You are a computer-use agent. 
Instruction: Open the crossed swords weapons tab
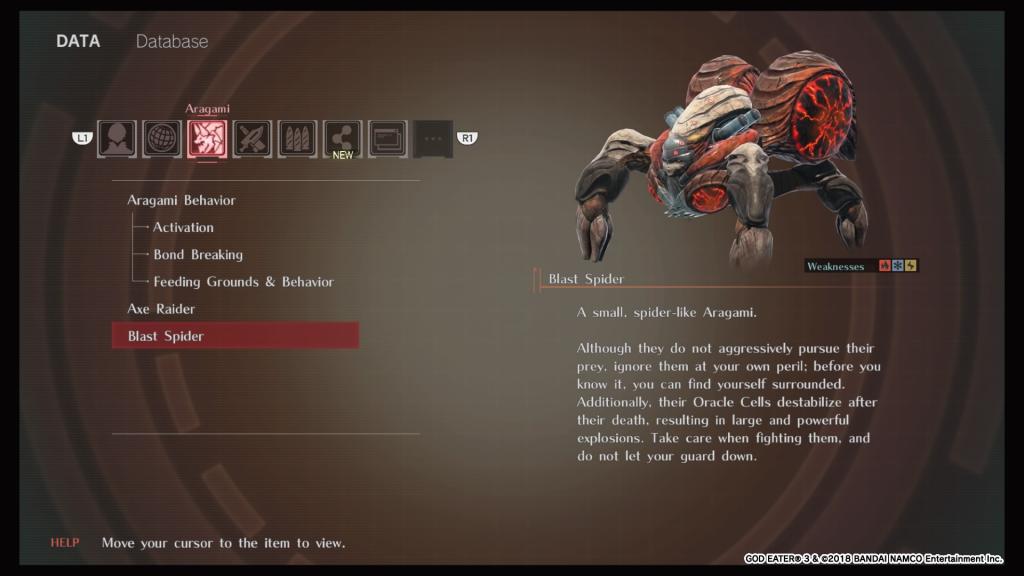coord(252,139)
